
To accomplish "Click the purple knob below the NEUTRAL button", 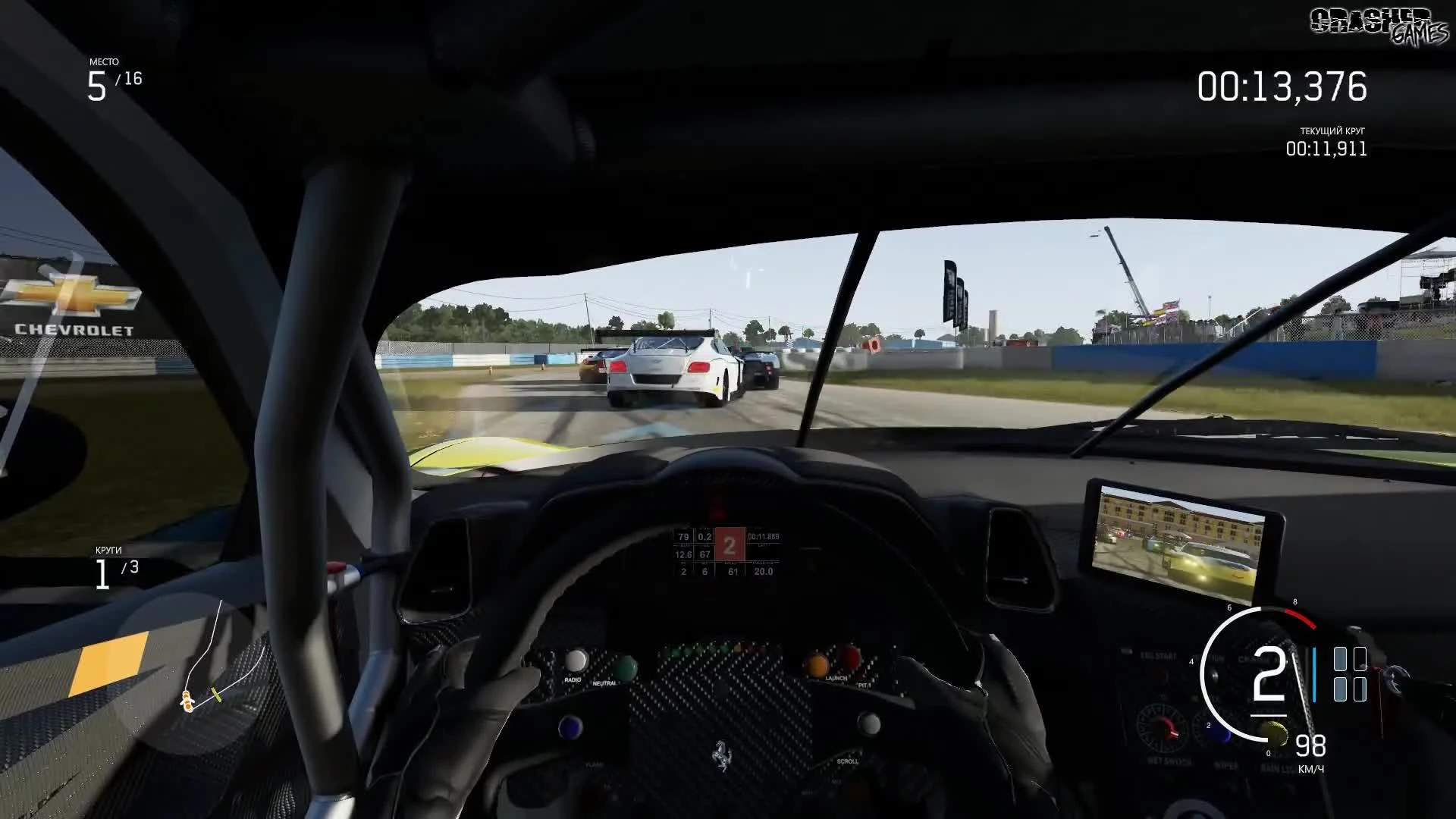I will point(570,727).
